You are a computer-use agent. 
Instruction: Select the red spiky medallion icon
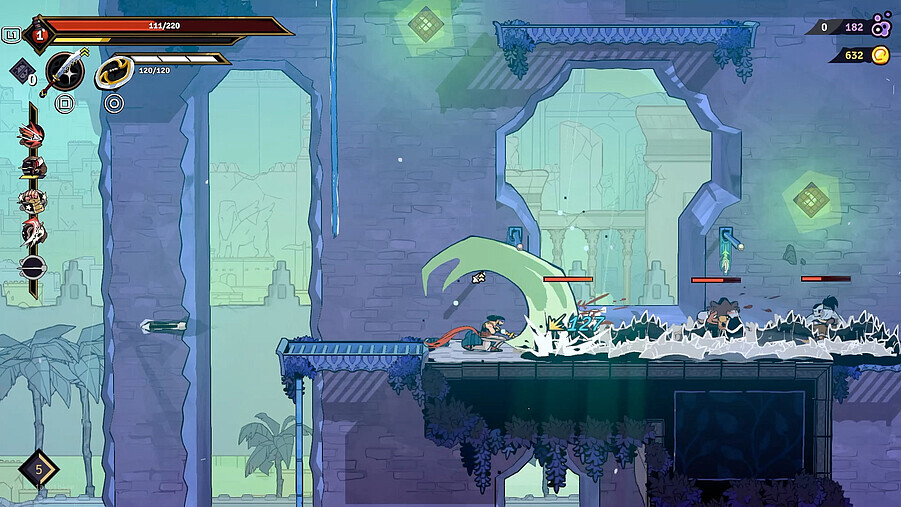coord(32,136)
